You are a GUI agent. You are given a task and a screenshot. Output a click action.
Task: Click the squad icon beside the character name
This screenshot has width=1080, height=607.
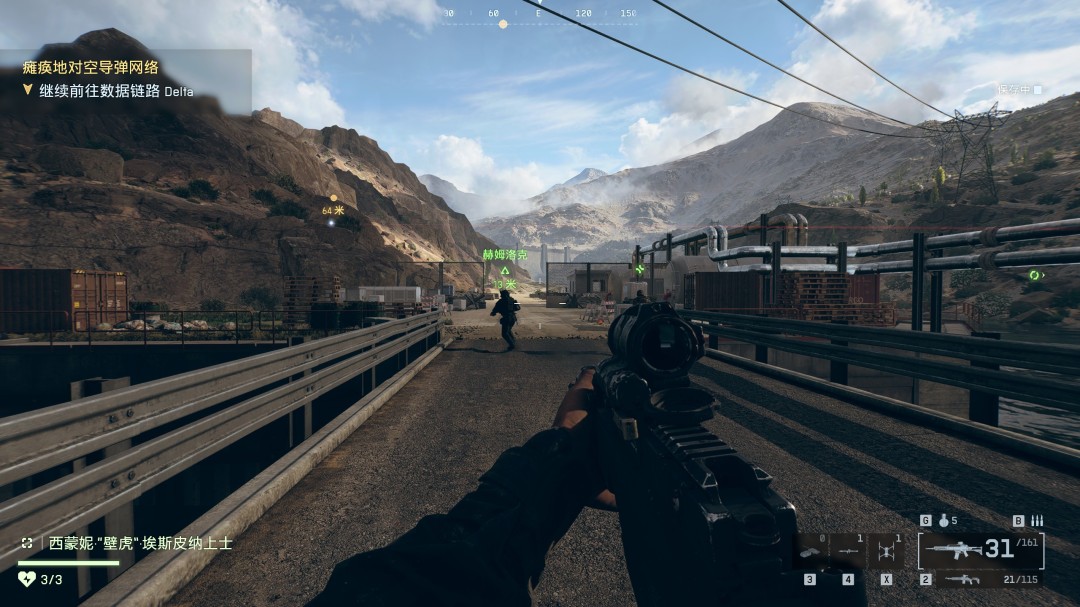click(x=27, y=543)
